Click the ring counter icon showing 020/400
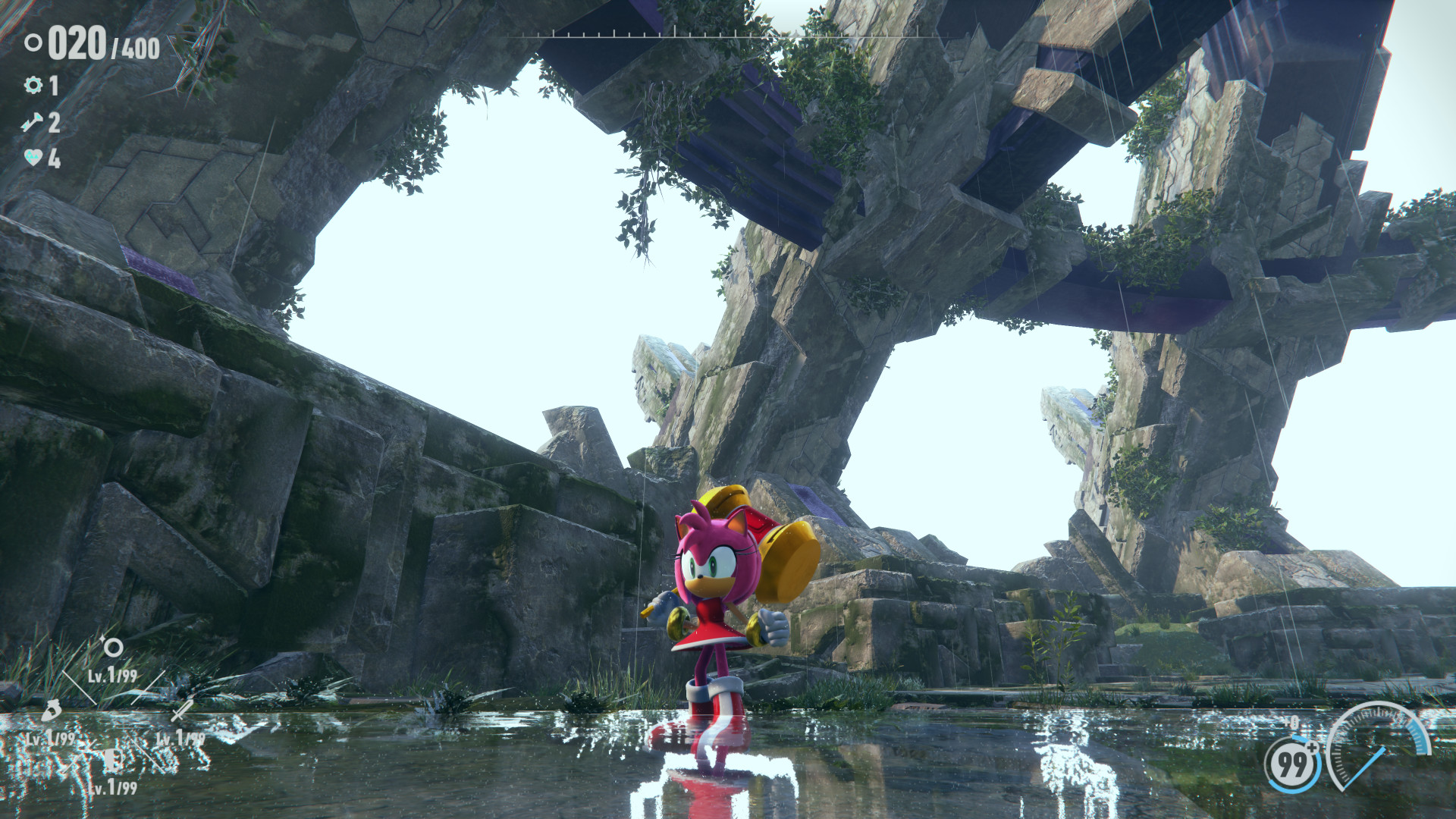The image size is (1456, 819). (x=33, y=45)
